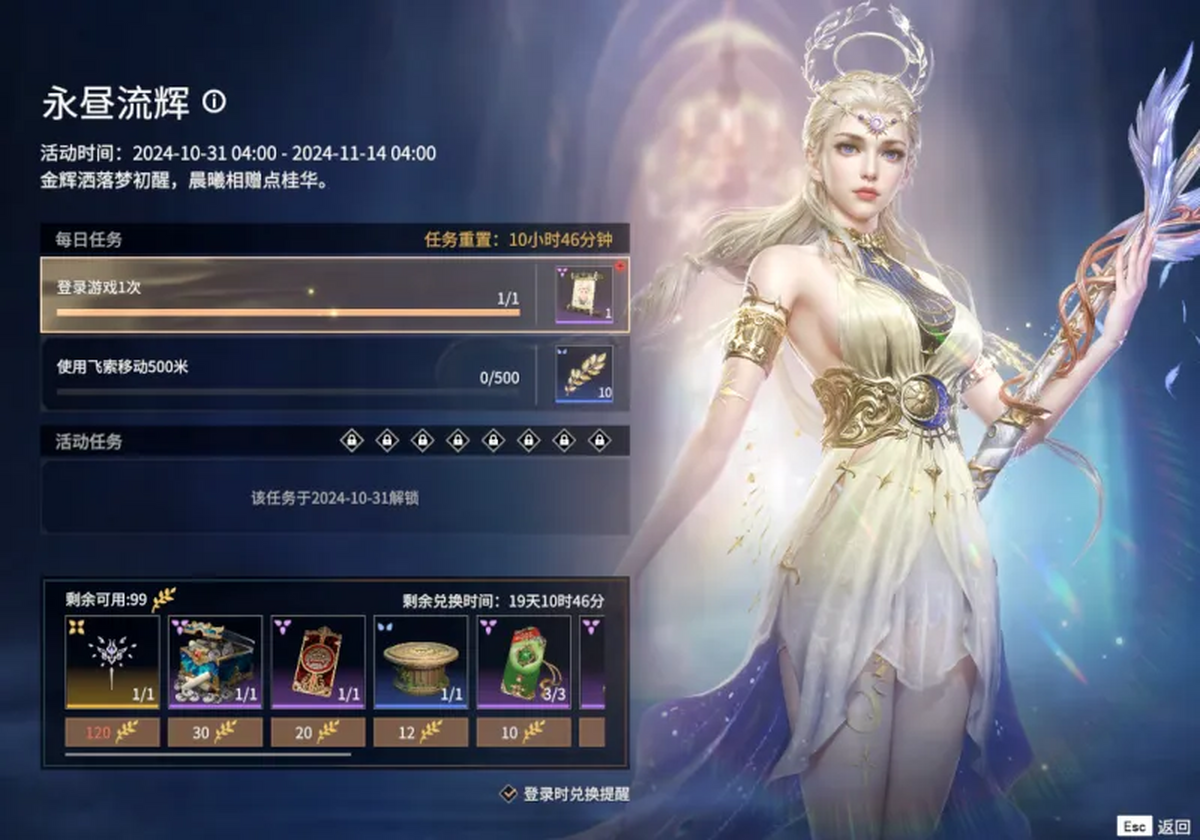This screenshot has height=840, width=1200.
Task: Exchange for 30 laurels price button
Action: 215,732
